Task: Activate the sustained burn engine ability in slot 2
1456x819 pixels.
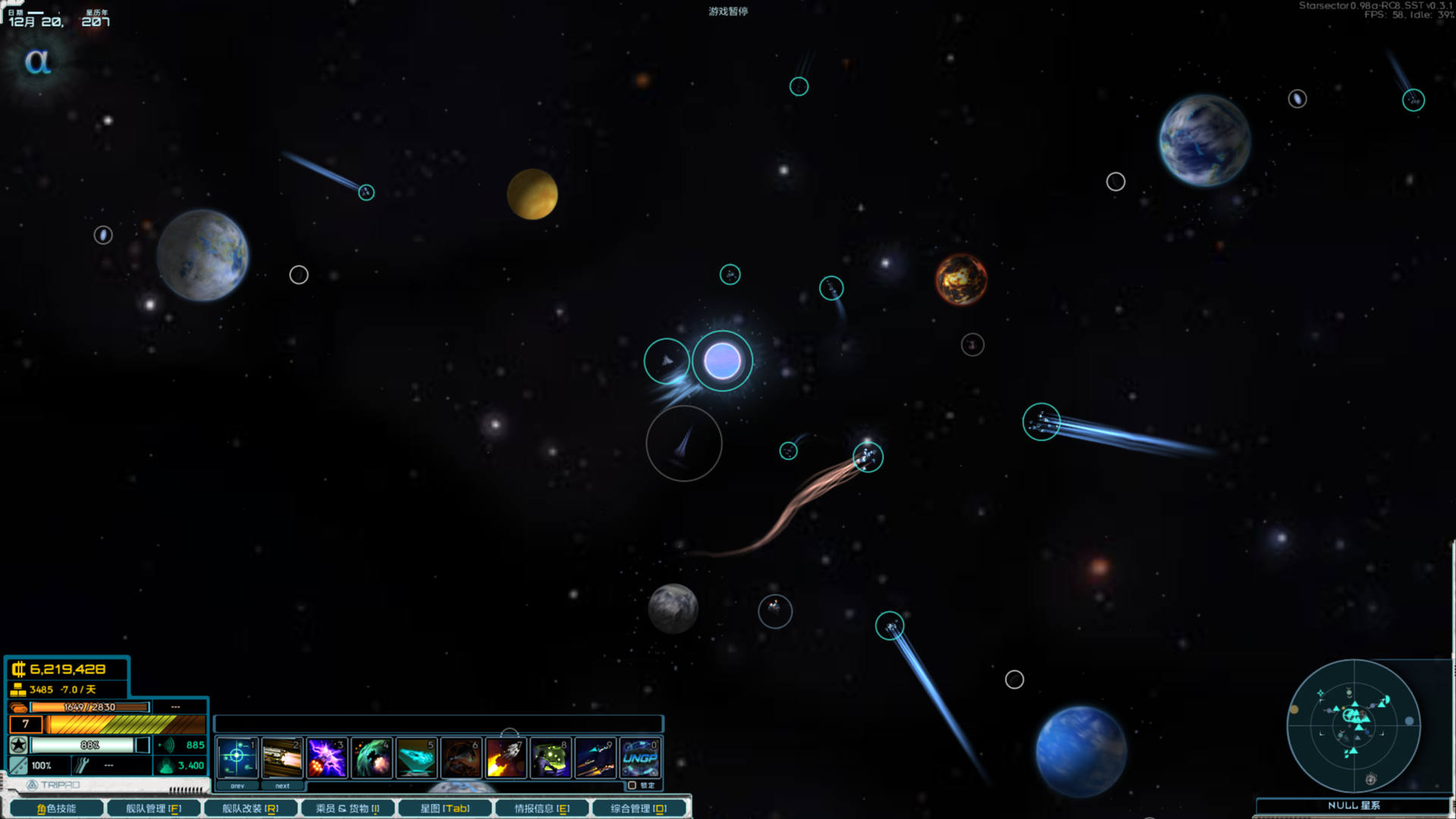Action: click(282, 756)
